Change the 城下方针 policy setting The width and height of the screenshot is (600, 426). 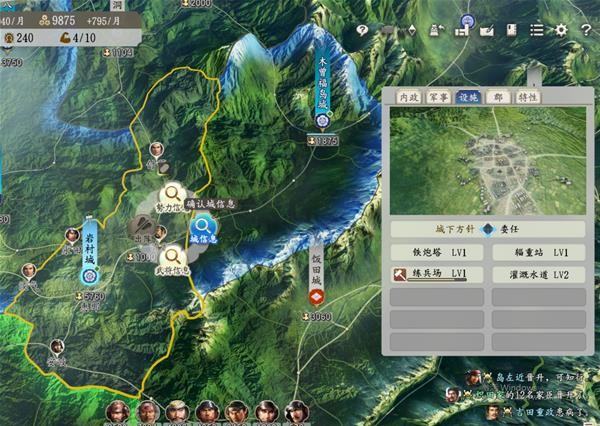(x=488, y=228)
